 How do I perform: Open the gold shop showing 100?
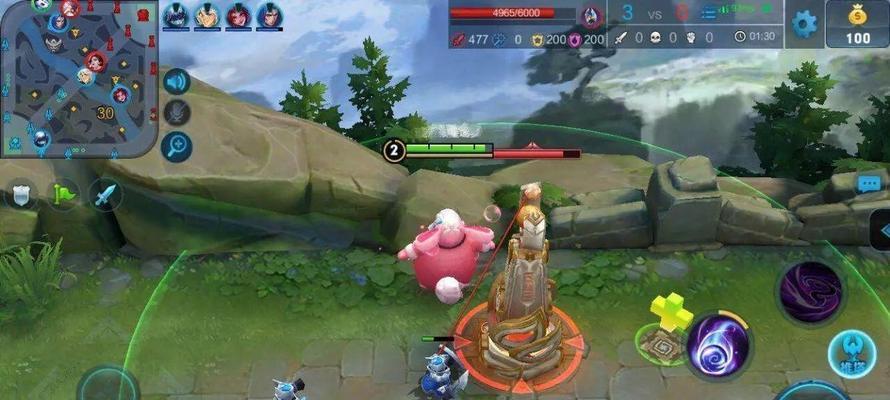[x=856, y=24]
